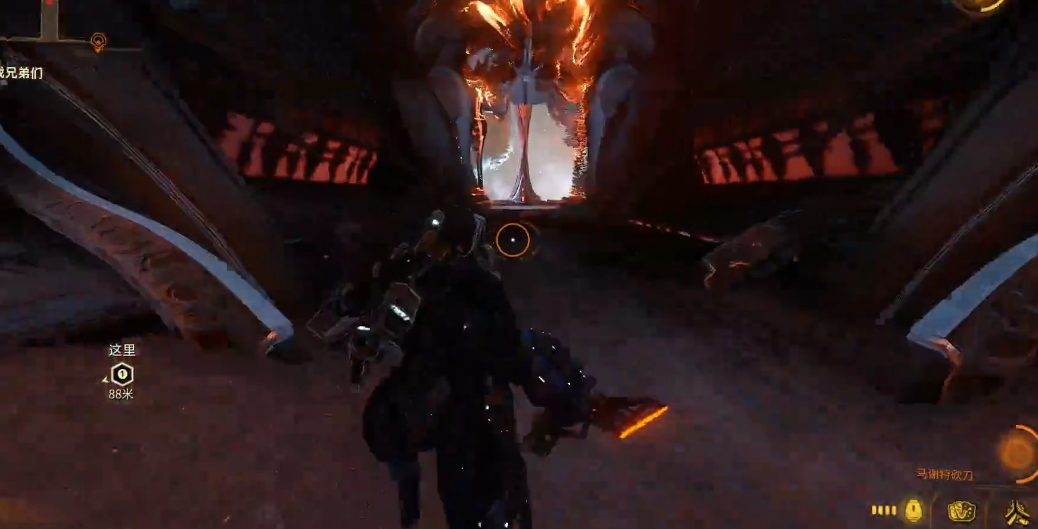Click the hexagonal waypoint marker labeled 这里
Screen dimensions: 1038x529
click(x=121, y=374)
